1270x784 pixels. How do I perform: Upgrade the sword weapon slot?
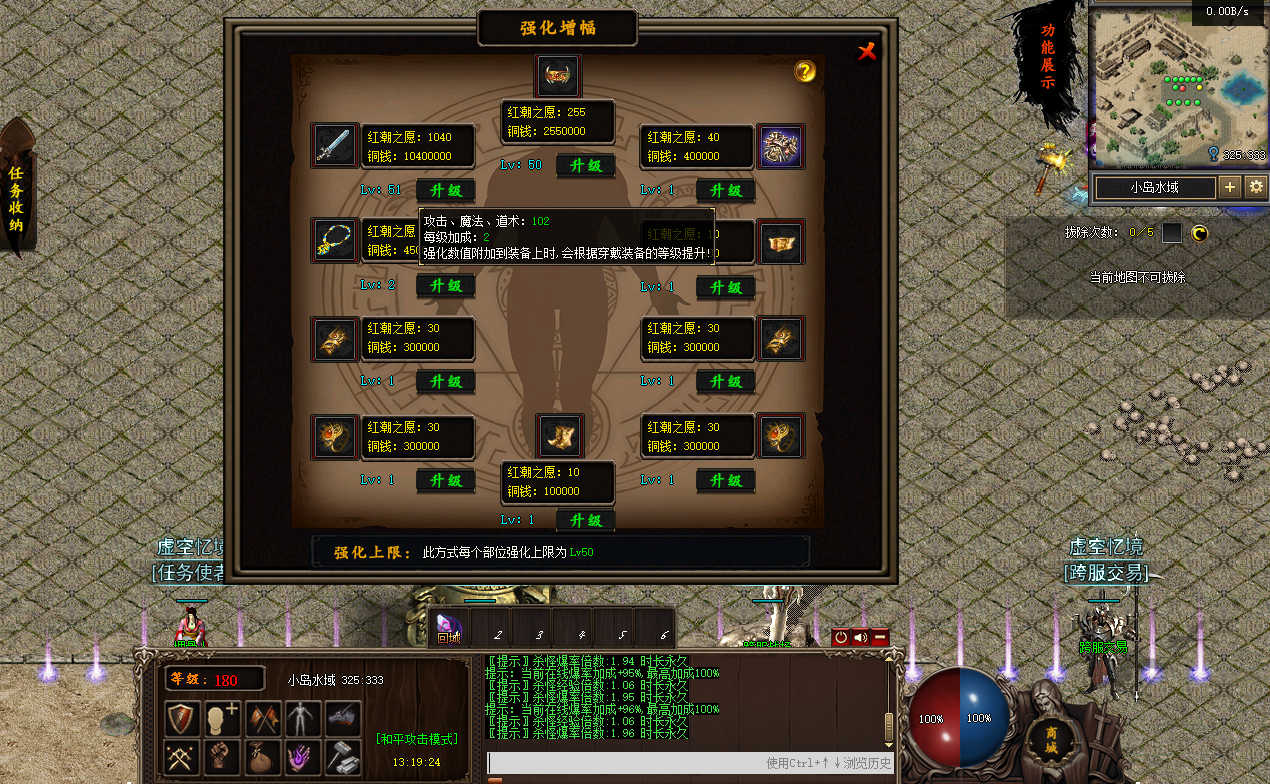coord(445,190)
